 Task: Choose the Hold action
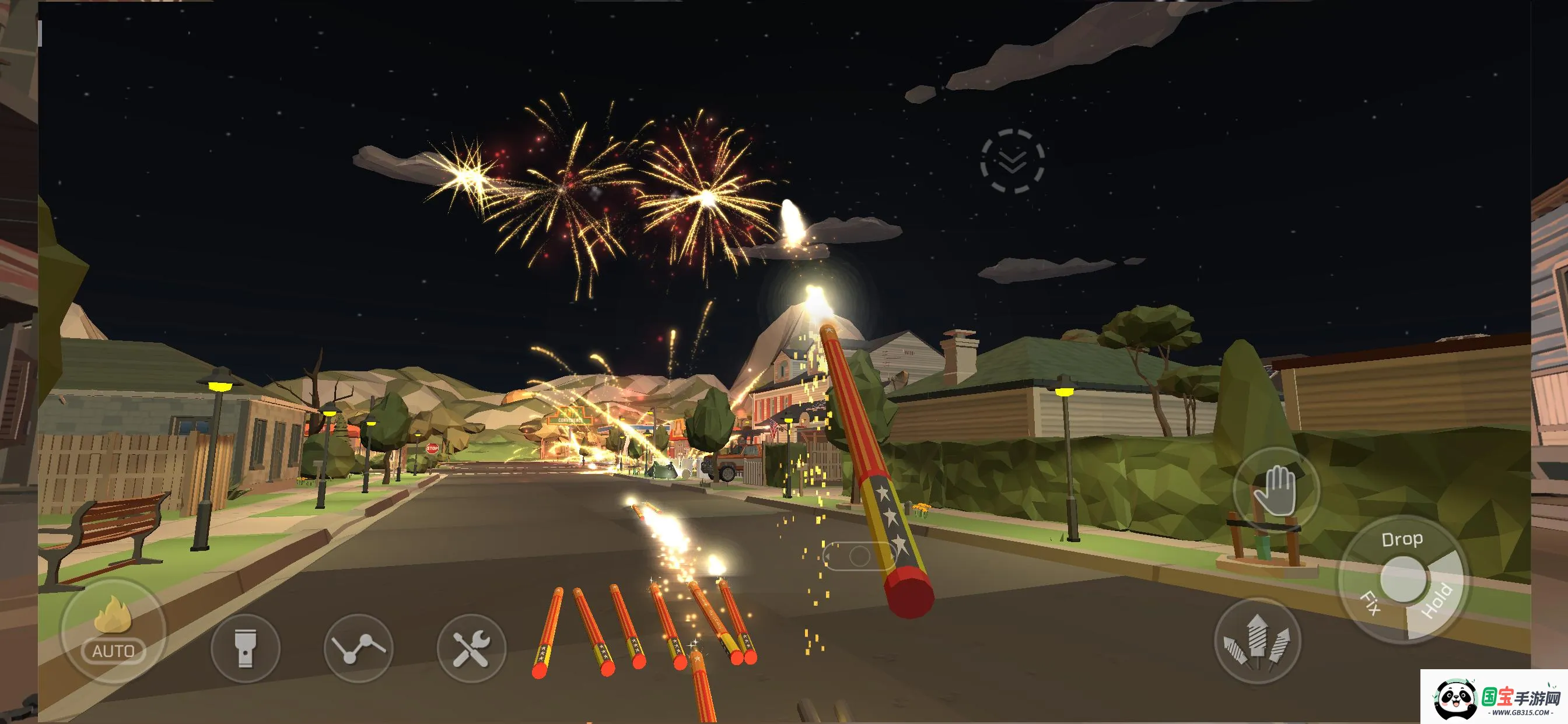[x=1438, y=602]
